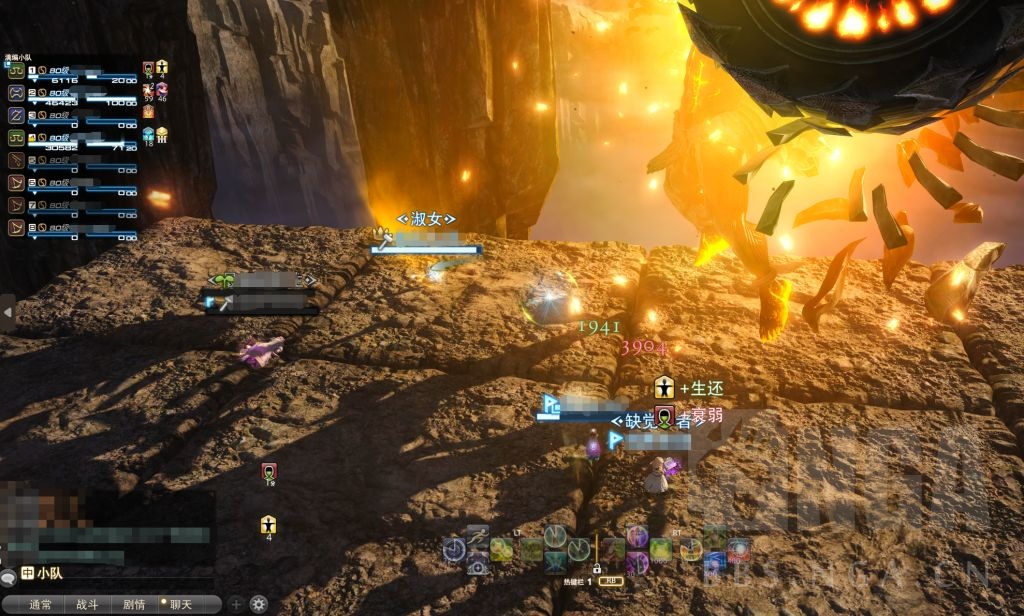Open chat log settings gear

[259, 604]
